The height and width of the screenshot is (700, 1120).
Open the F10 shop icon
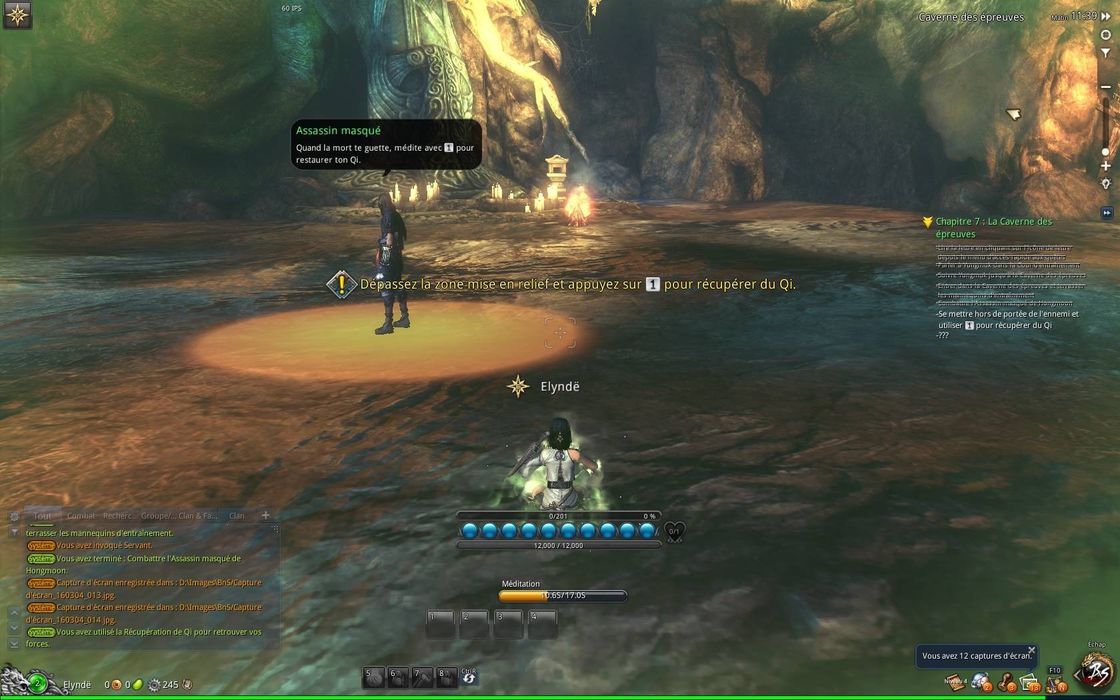pyautogui.click(x=1055, y=683)
